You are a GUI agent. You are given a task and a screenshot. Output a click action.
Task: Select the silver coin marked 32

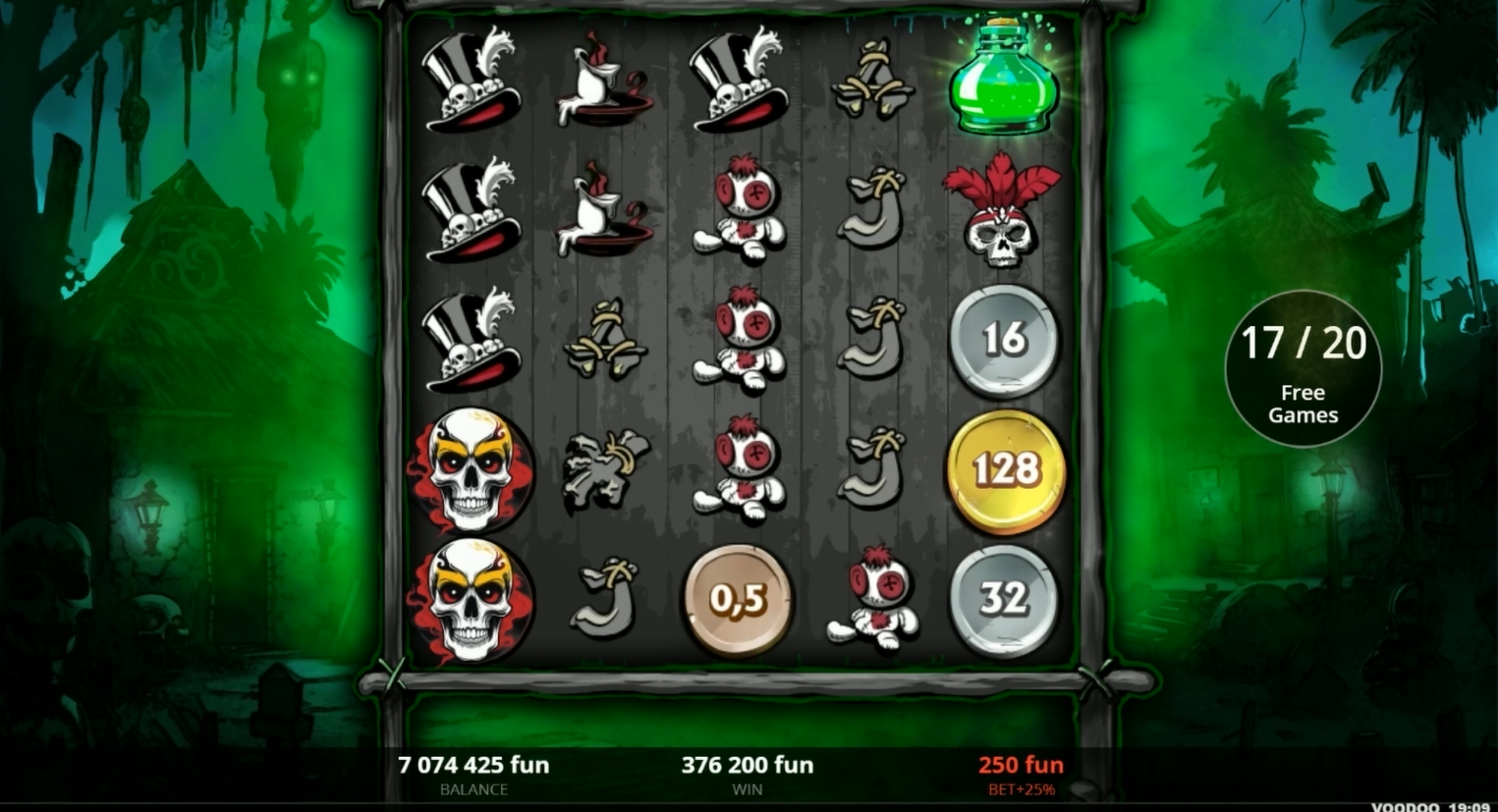coord(1004,602)
